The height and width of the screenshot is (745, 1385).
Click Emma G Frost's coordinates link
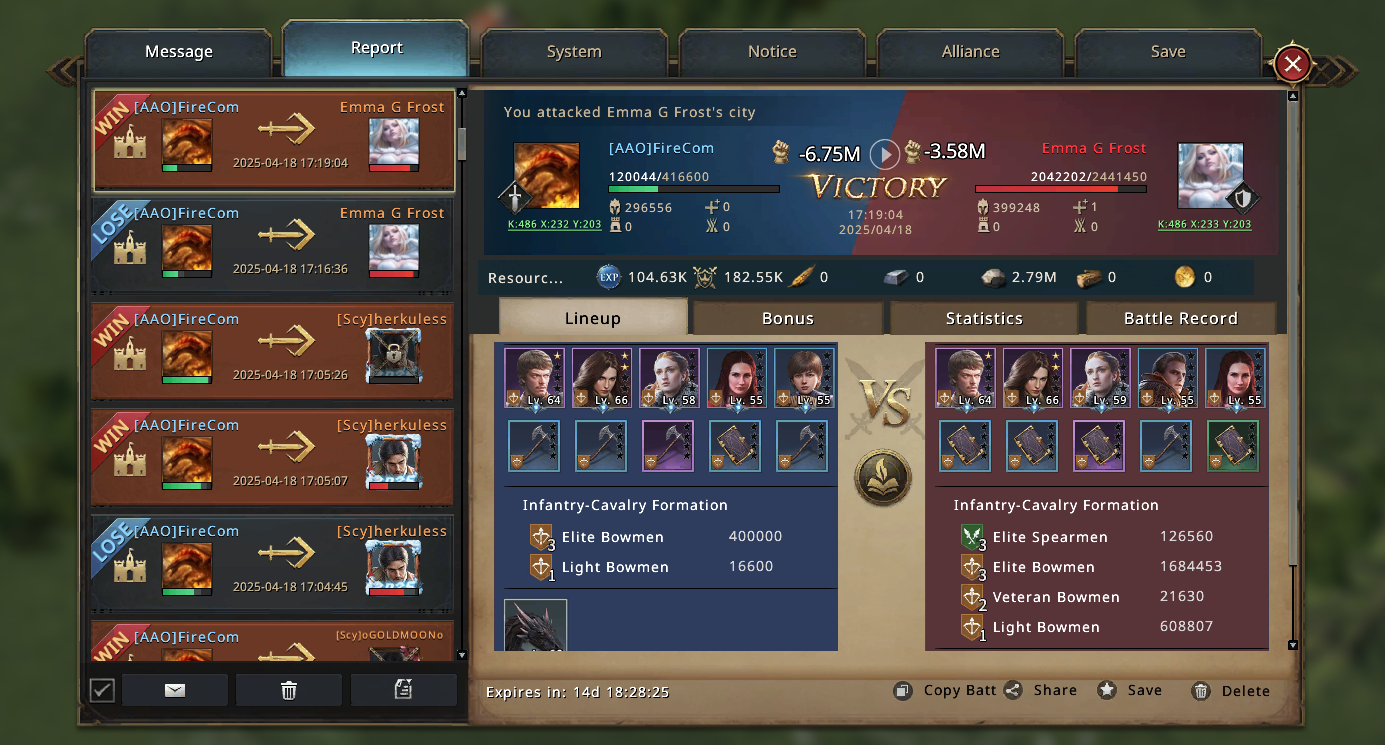[x=1204, y=225]
